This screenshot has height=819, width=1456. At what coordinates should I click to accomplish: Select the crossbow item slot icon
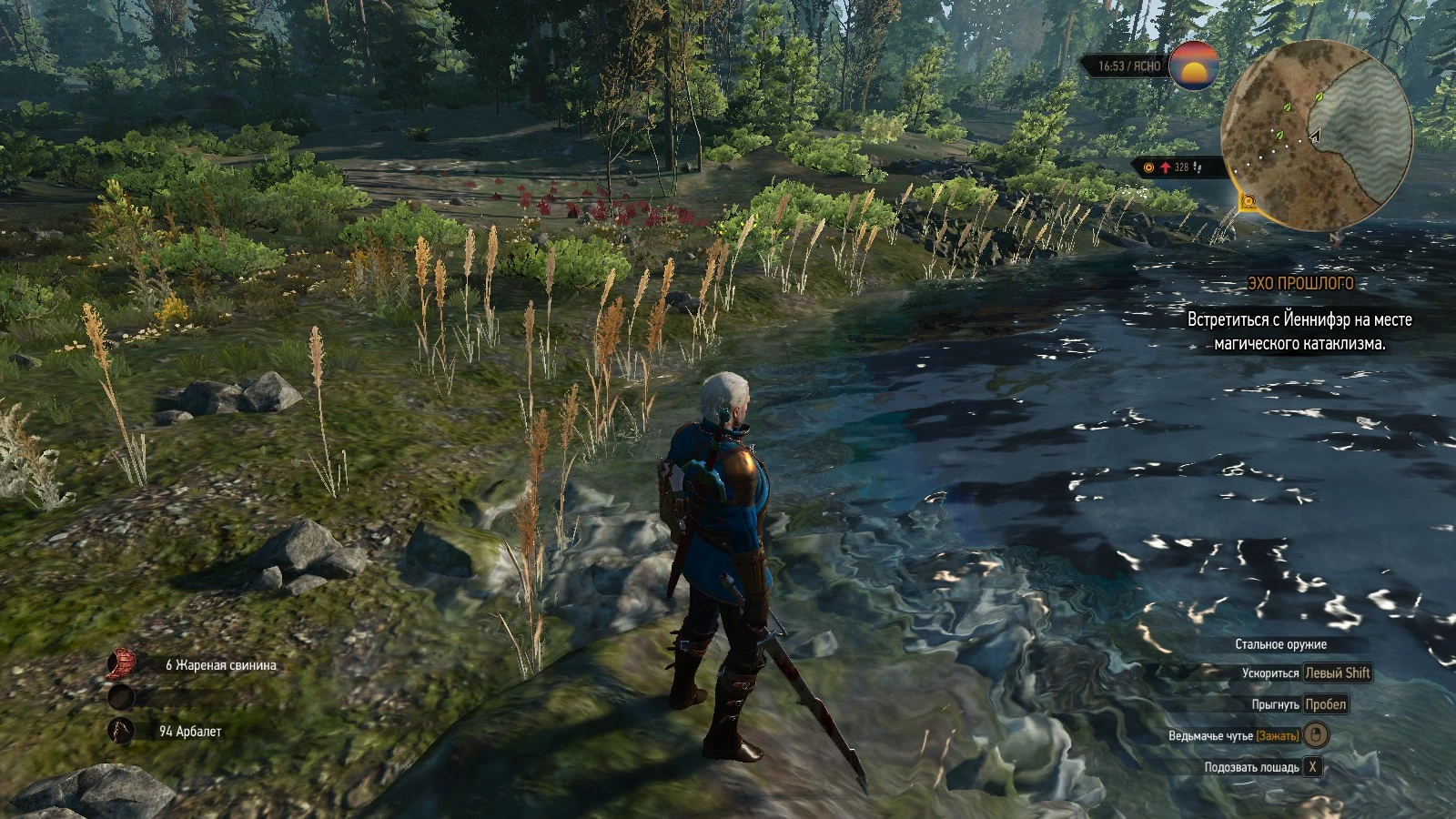pos(123,728)
